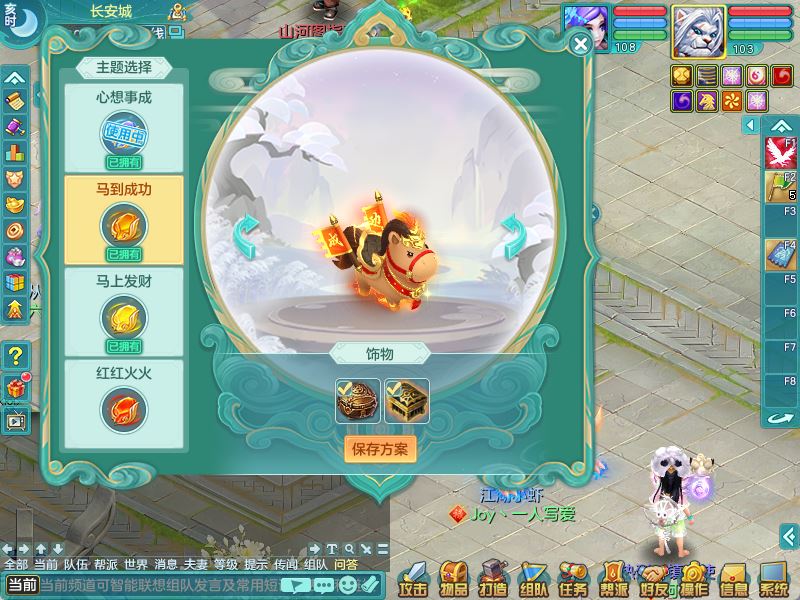
Task: Open the 任务 quest menu
Action: tap(573, 578)
